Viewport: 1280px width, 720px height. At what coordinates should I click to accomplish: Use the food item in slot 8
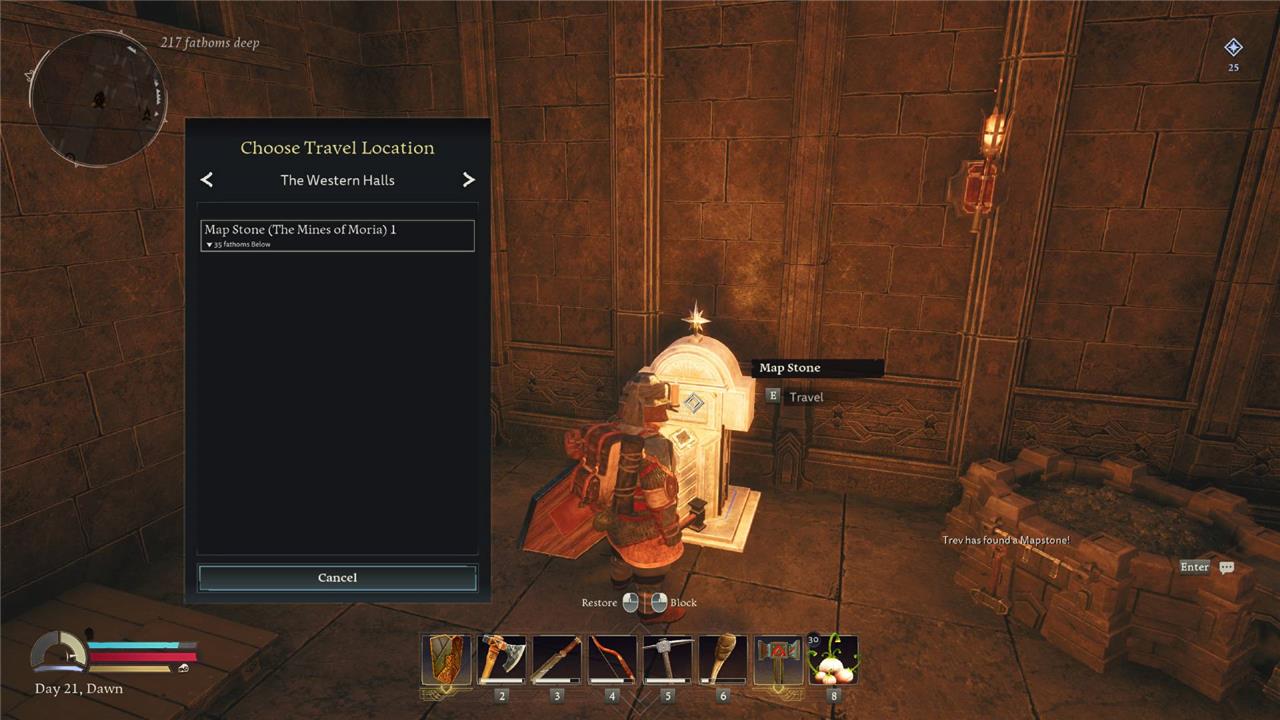pos(833,659)
